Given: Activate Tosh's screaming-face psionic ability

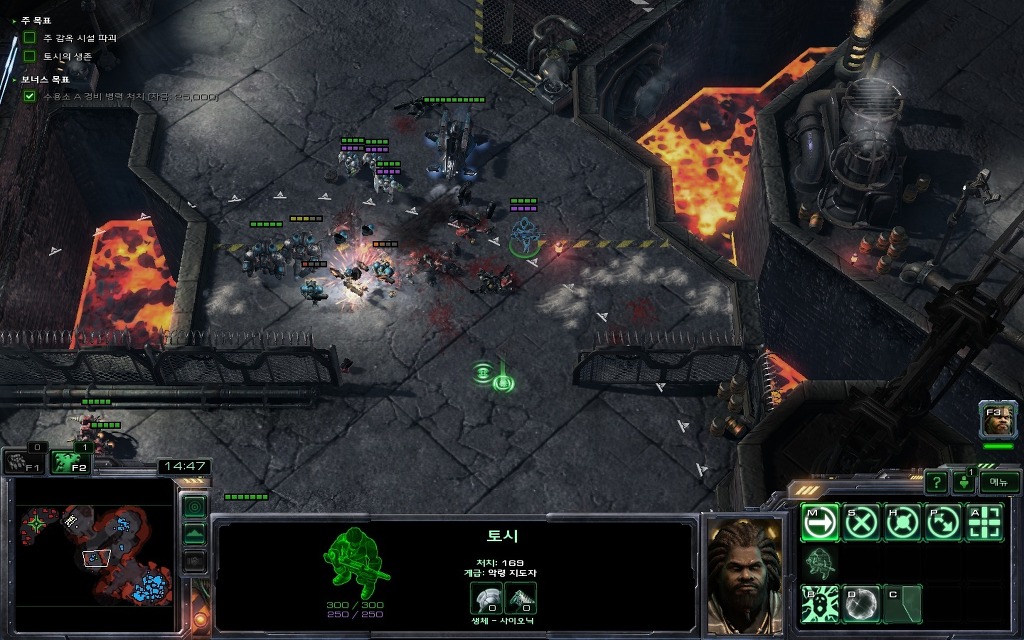Looking at the screenshot, I should tap(820, 604).
